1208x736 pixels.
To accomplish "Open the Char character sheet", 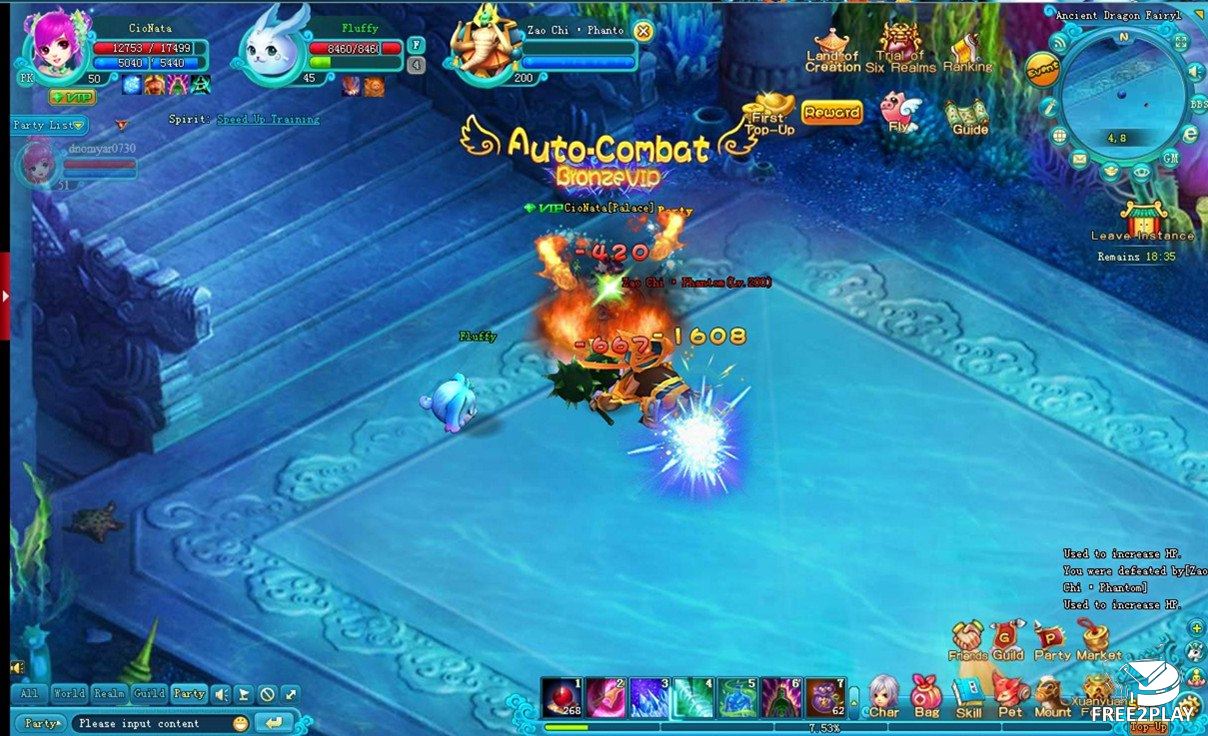I will tap(884, 694).
